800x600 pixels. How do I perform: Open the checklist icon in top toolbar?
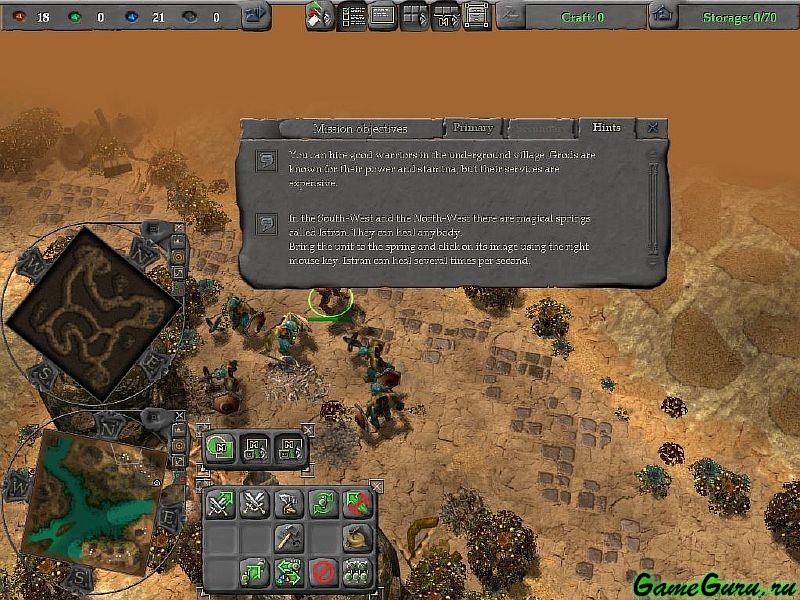tap(352, 16)
